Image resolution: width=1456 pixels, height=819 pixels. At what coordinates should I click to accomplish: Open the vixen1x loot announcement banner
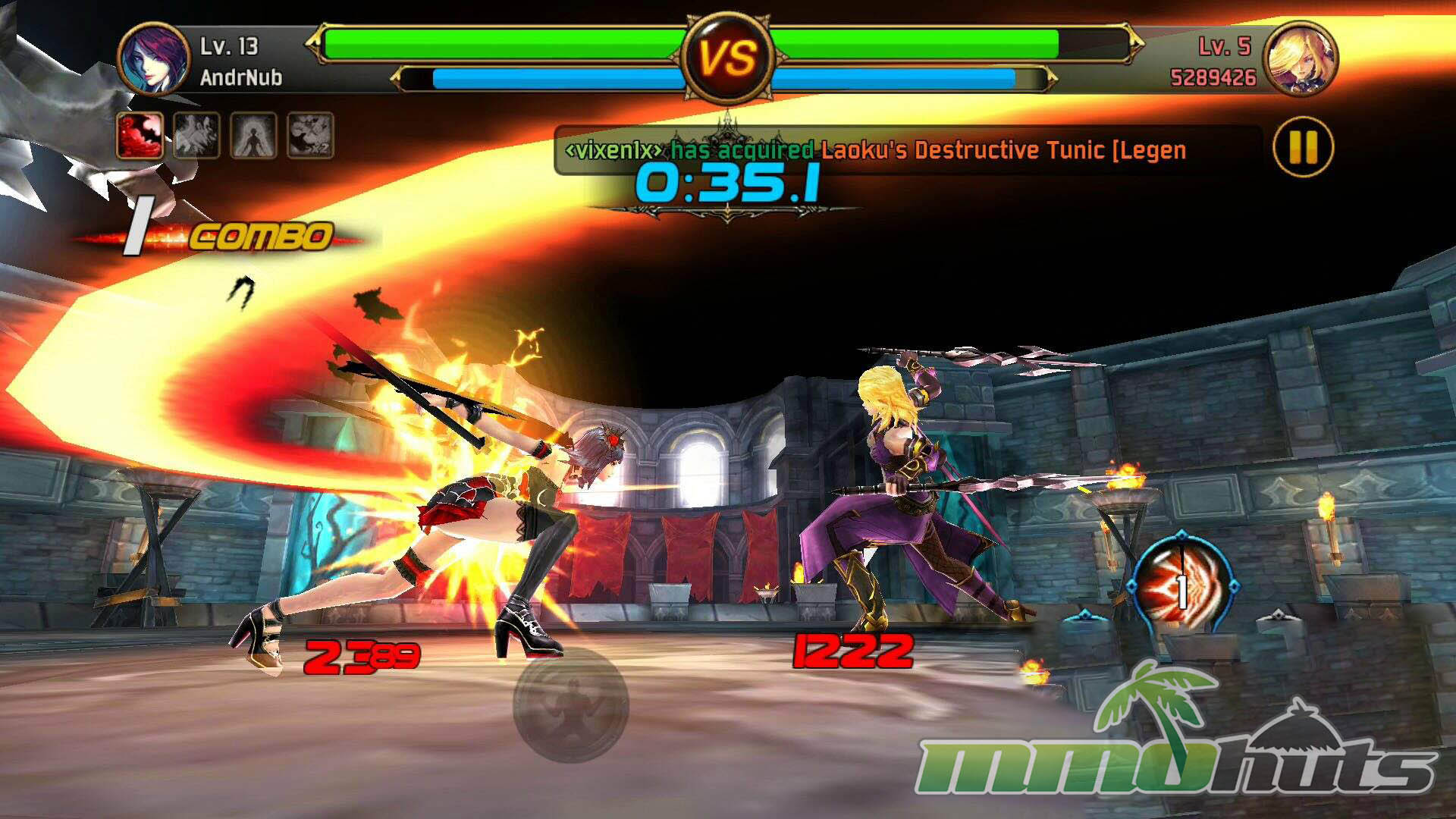pyautogui.click(x=876, y=150)
